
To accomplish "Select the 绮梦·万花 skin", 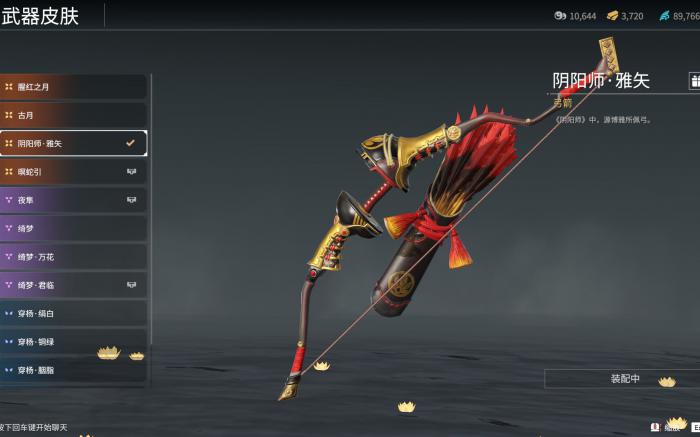I will click(x=73, y=257).
